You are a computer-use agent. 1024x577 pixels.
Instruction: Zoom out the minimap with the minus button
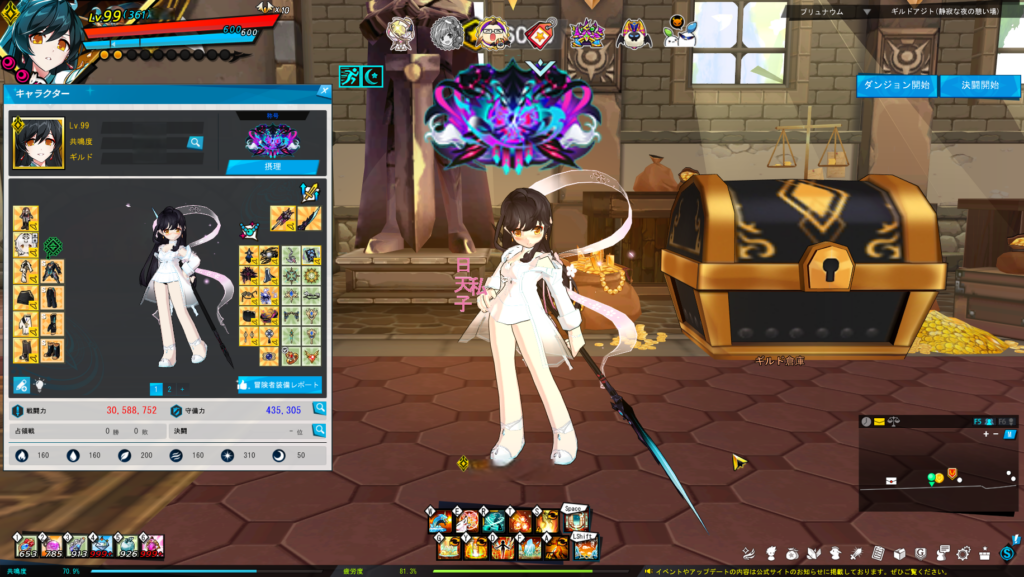pos(997,434)
